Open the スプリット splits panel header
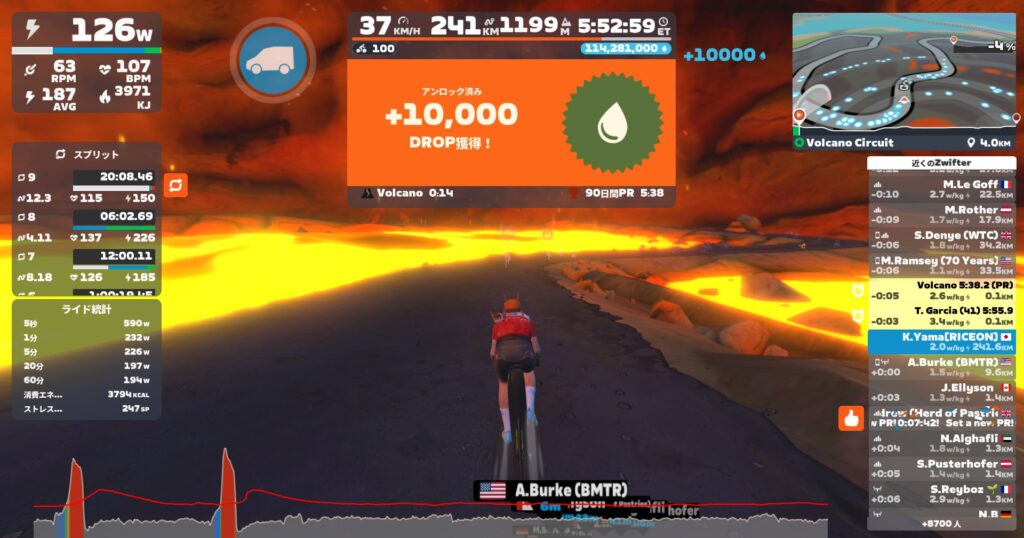The height and width of the screenshot is (538, 1024). [x=88, y=155]
